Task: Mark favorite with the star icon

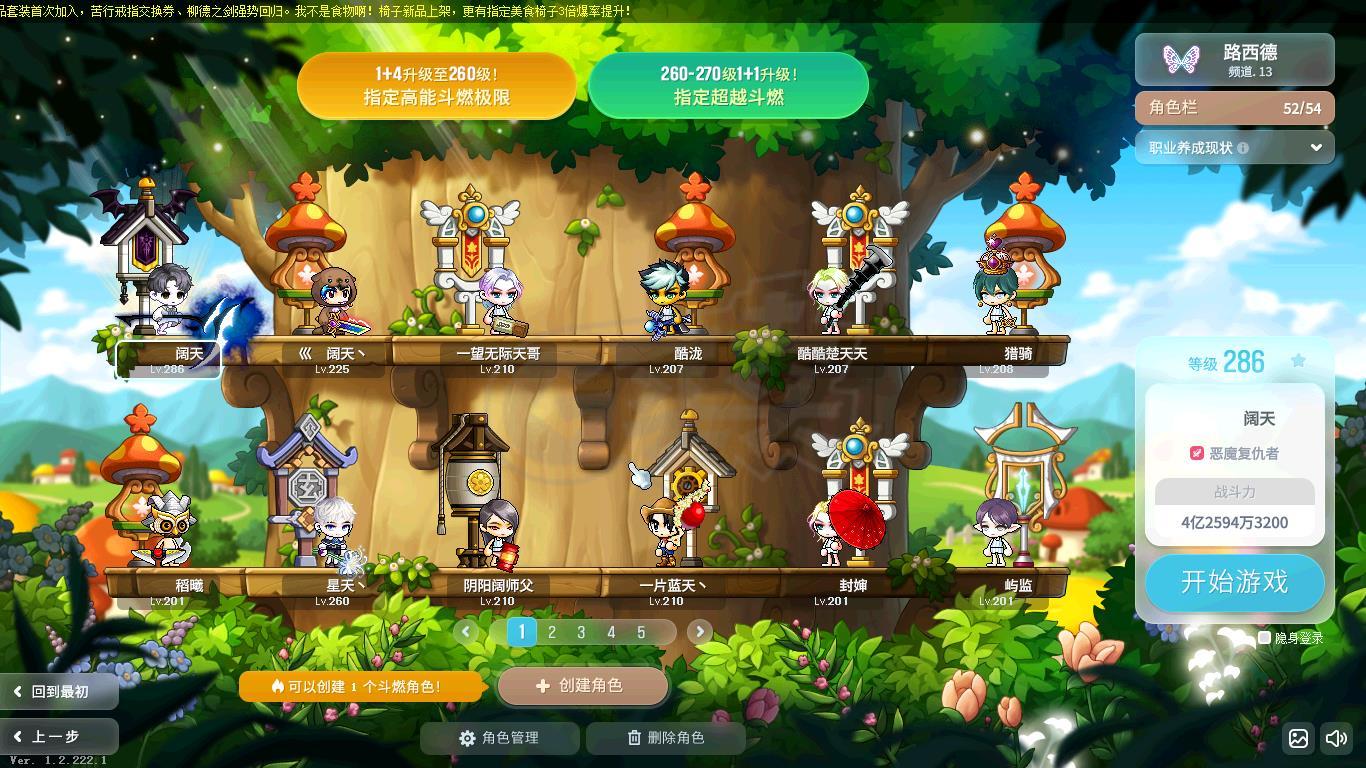Action: click(1298, 361)
